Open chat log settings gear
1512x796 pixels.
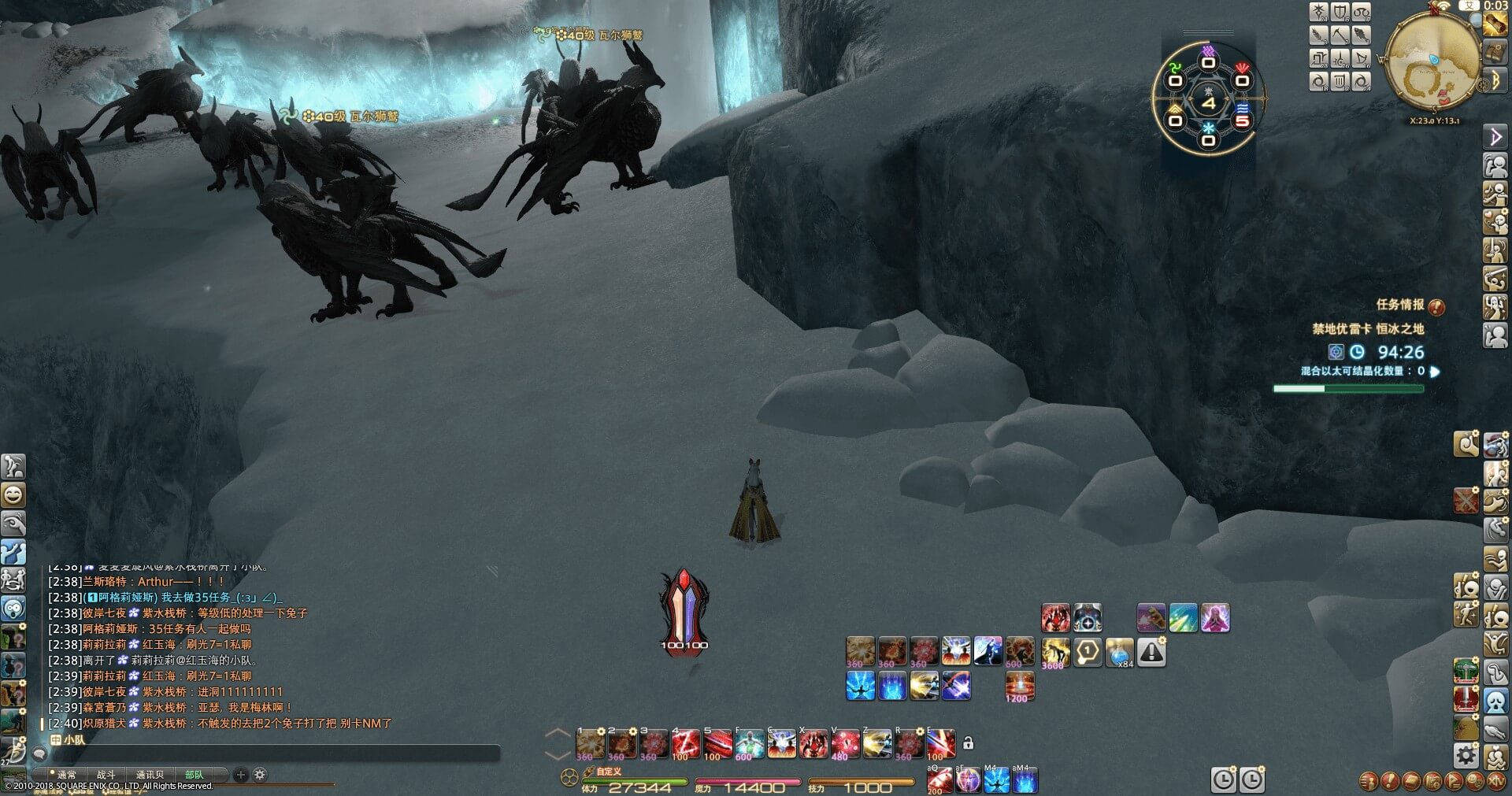pyautogui.click(x=260, y=776)
